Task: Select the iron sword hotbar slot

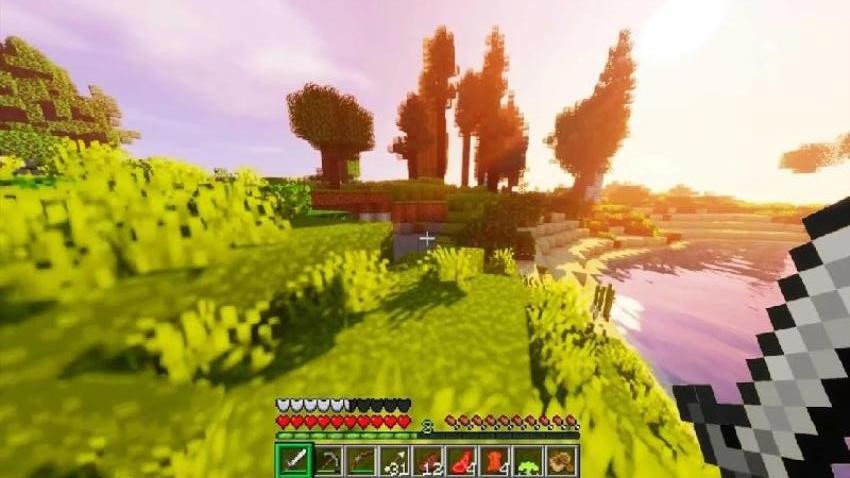Action: pyautogui.click(x=293, y=460)
